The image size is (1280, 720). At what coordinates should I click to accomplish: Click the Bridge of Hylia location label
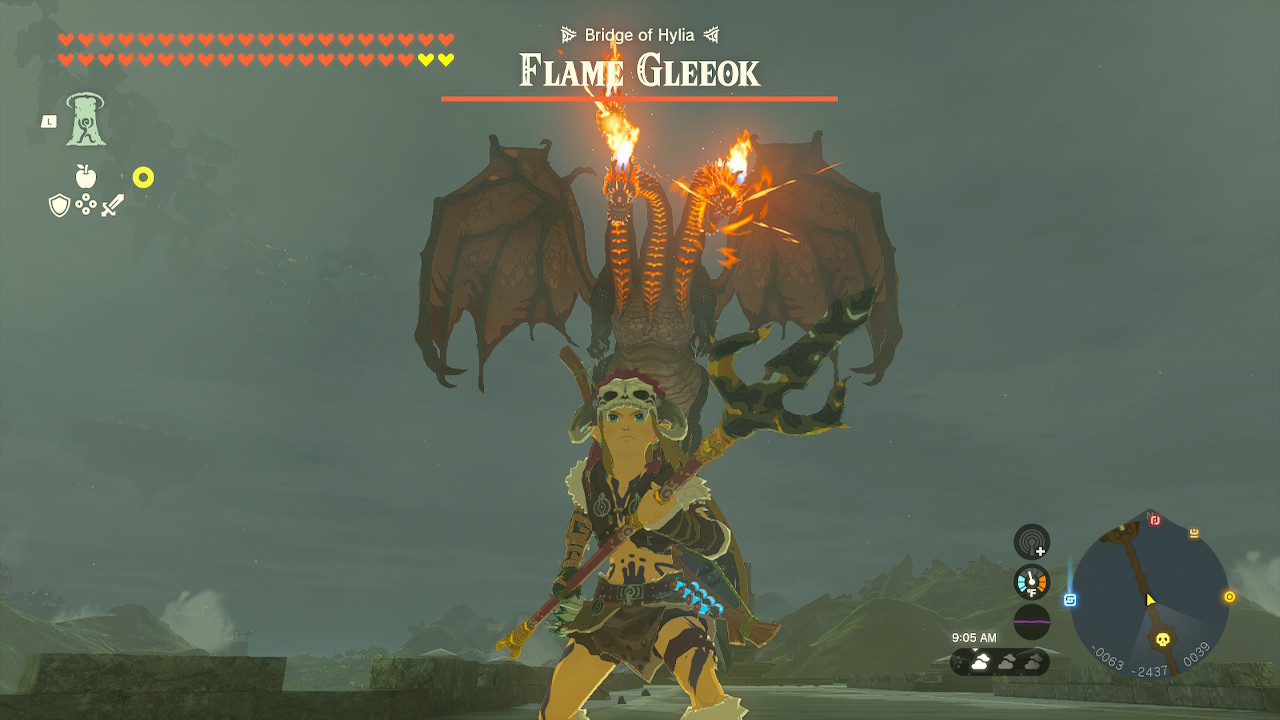[x=640, y=33]
